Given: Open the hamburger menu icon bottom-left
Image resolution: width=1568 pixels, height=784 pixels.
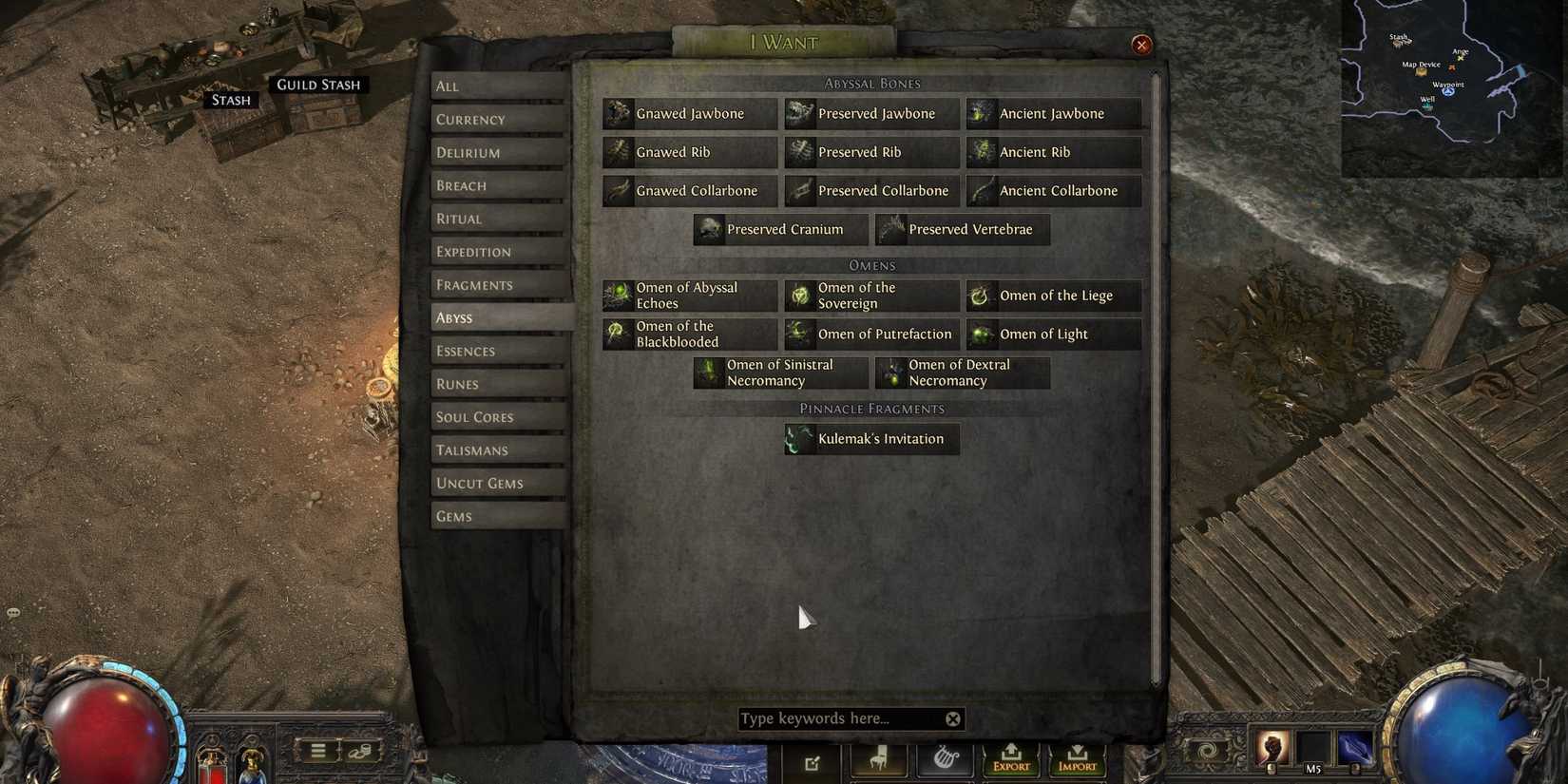Looking at the screenshot, I should coord(316,751).
